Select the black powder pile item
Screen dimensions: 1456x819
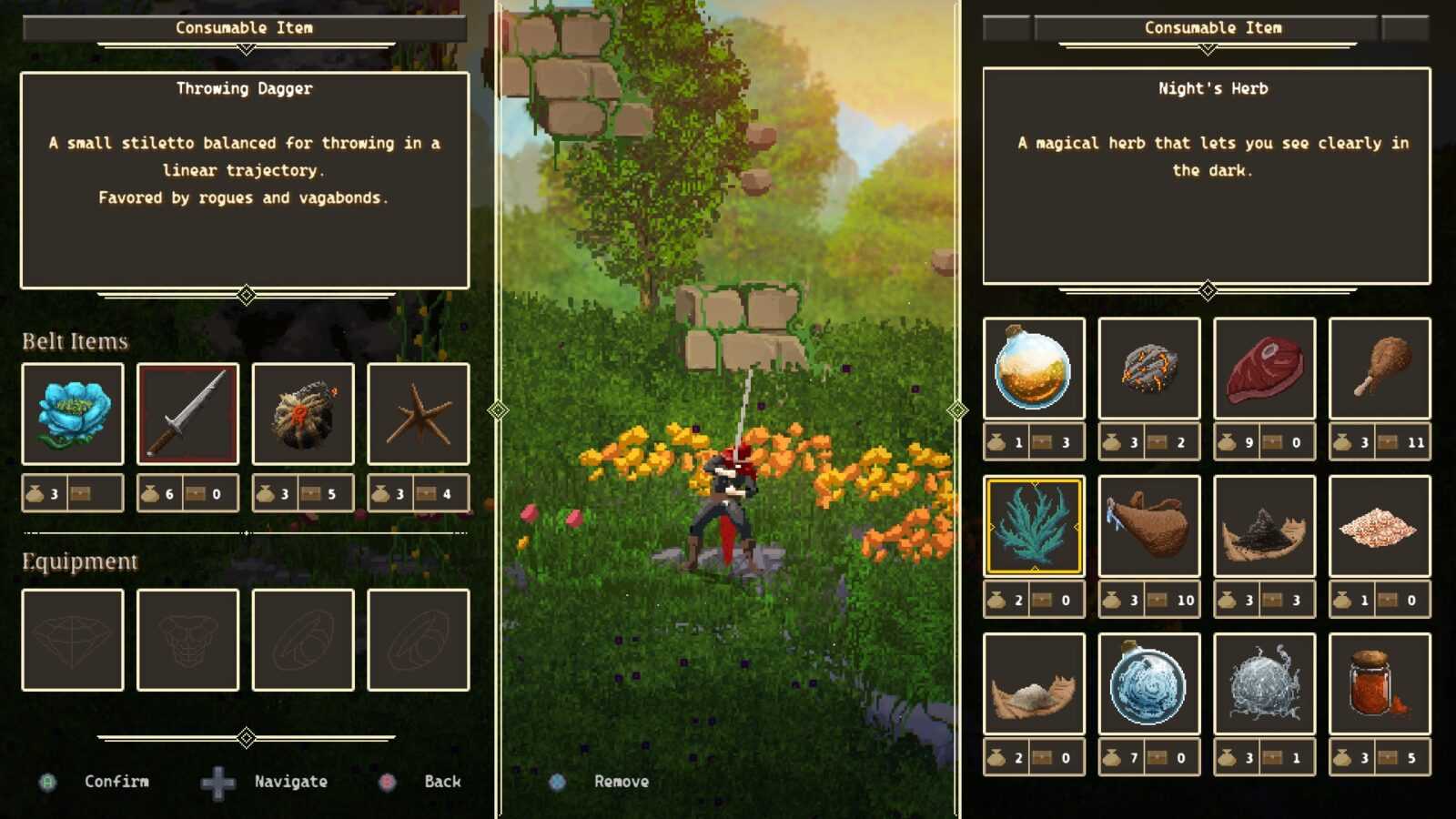pos(1264,526)
